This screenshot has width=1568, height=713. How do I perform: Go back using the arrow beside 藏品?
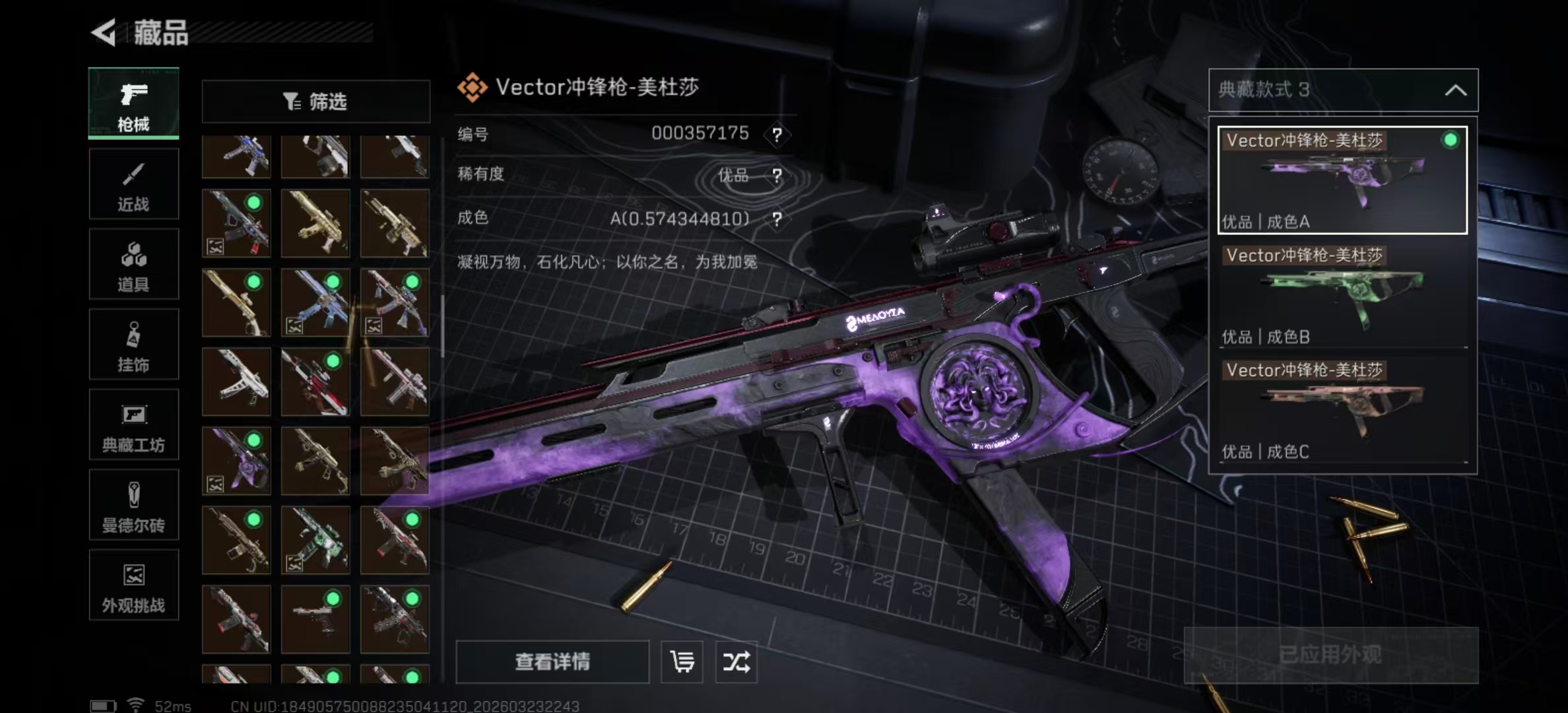point(104,32)
